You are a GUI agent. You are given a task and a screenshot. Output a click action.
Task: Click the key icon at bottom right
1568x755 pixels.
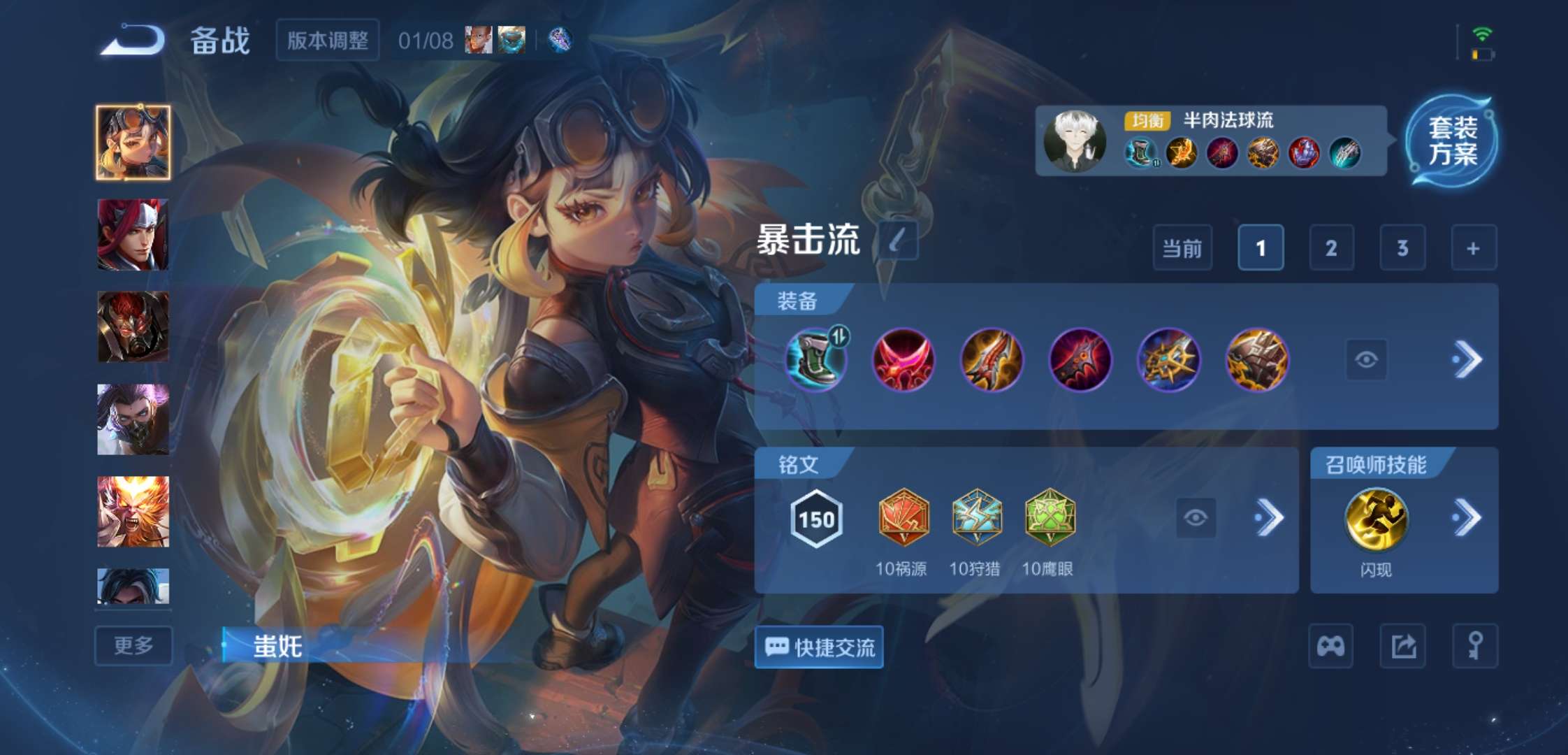[x=1476, y=647]
